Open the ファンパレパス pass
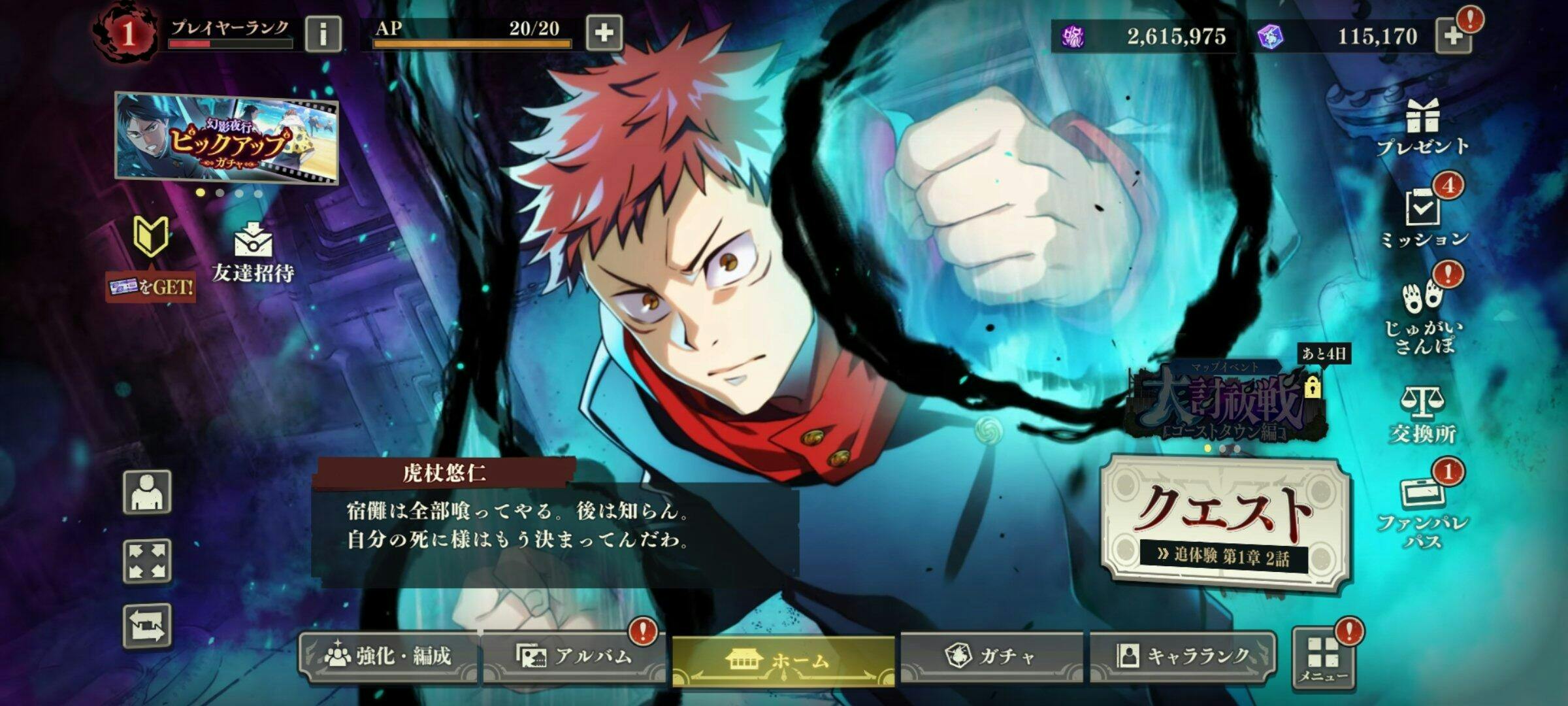Image resolution: width=1568 pixels, height=706 pixels. (1422, 513)
